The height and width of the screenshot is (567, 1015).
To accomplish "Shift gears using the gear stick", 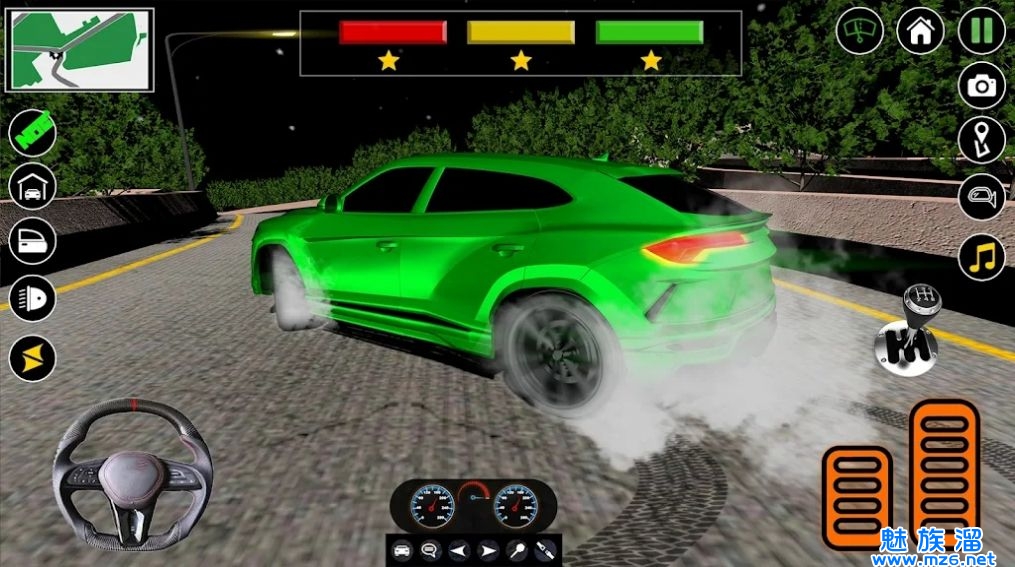I will (905, 329).
